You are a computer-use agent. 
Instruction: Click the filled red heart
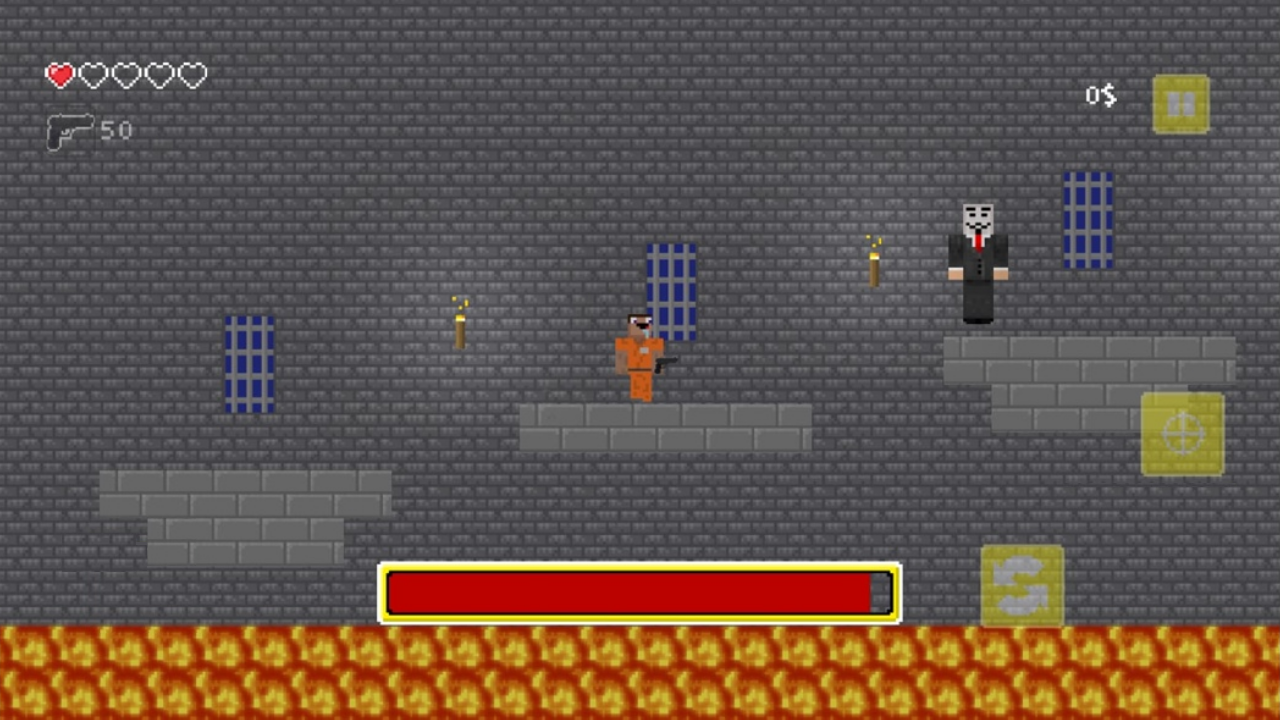tap(59, 76)
